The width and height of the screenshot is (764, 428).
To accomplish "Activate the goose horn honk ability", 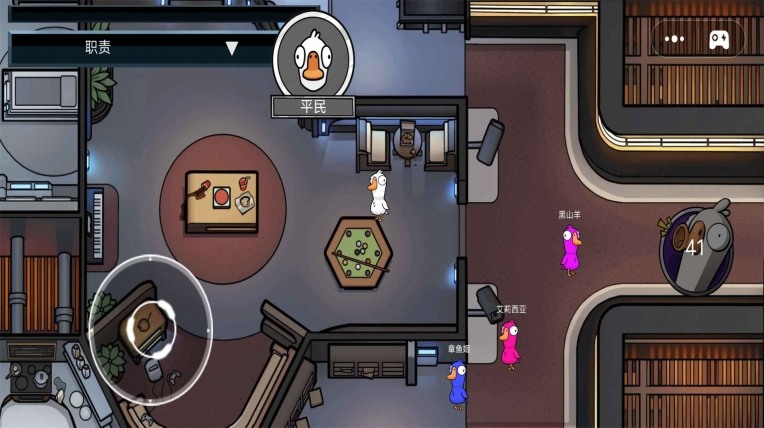I will point(696,246).
